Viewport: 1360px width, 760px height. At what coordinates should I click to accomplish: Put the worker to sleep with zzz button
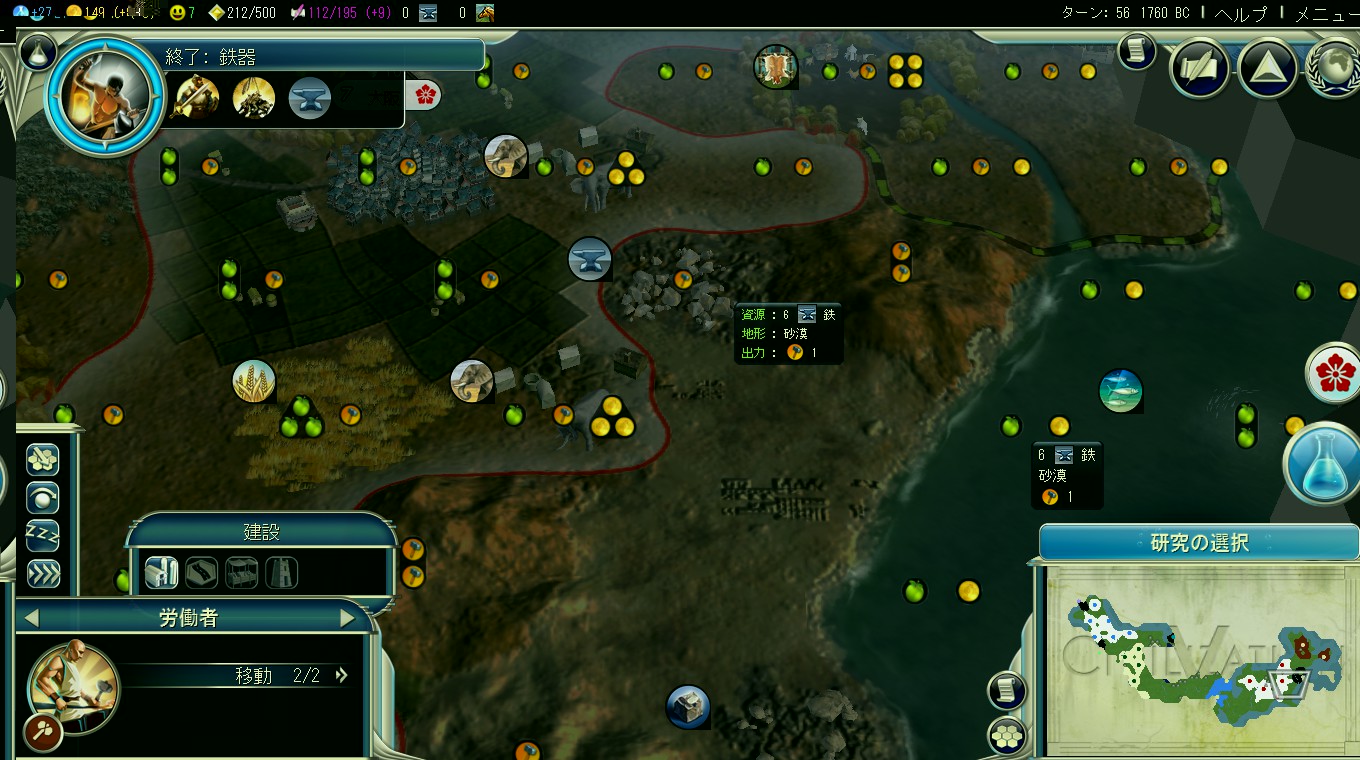click(42, 535)
